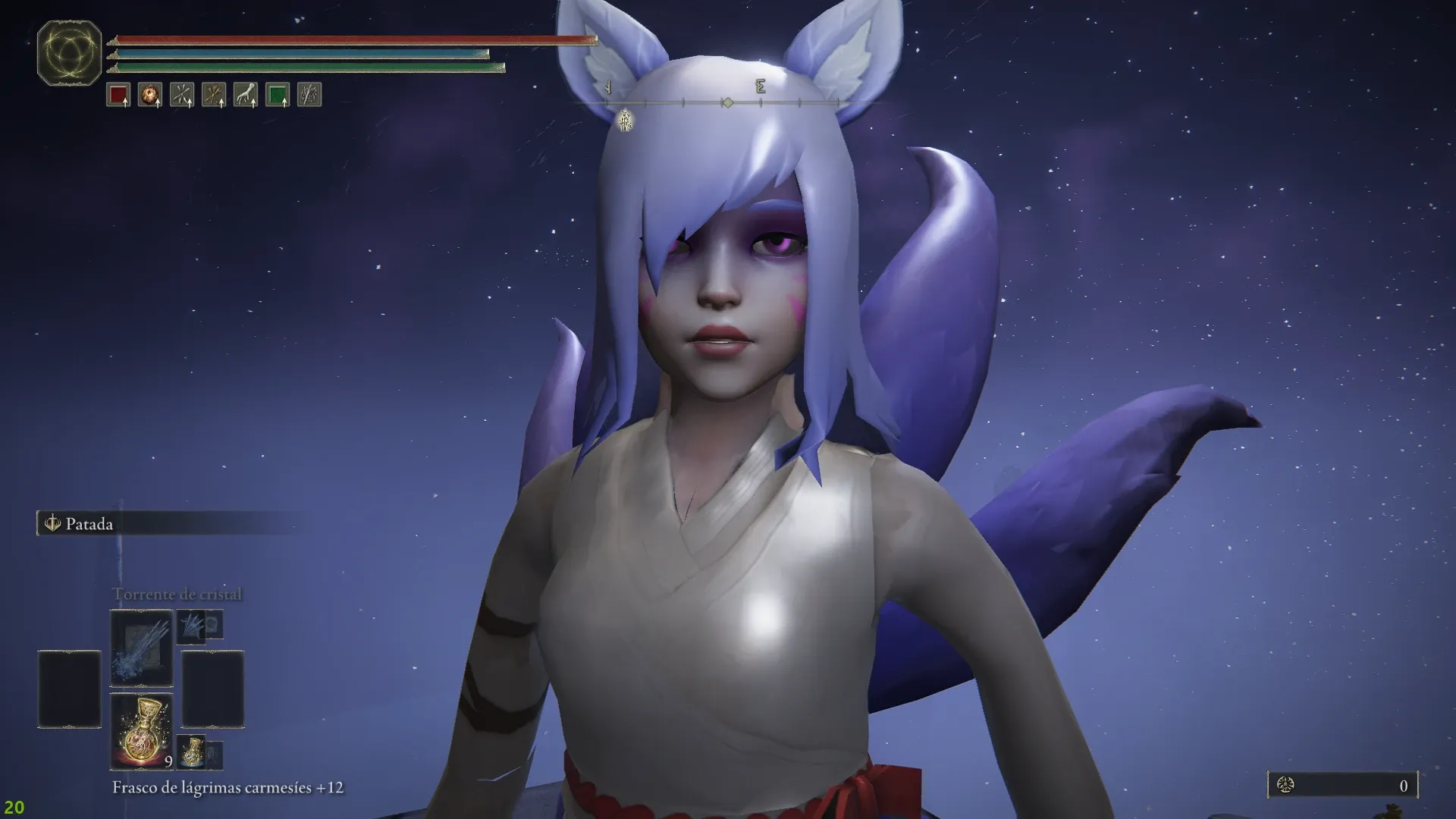This screenshot has height=819, width=1456.
Task: Select the Torrente de cristal spell slot
Action: (142, 648)
